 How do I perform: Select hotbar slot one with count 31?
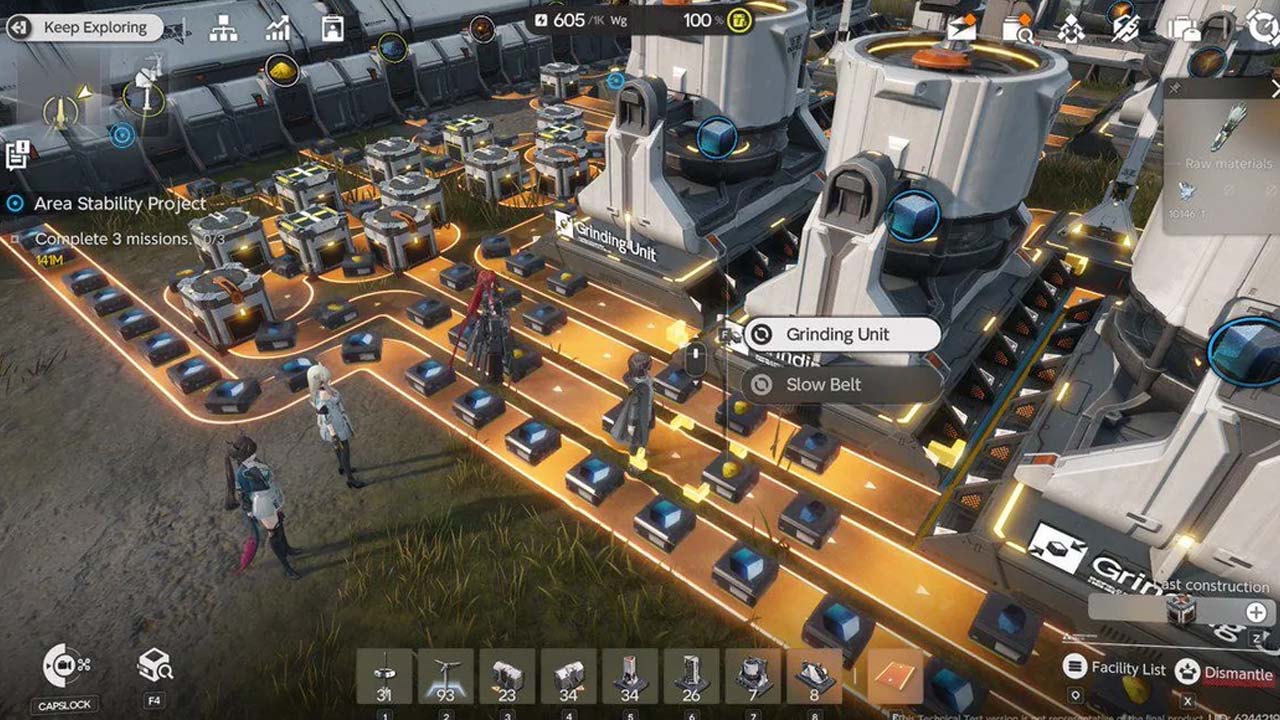[x=384, y=676]
